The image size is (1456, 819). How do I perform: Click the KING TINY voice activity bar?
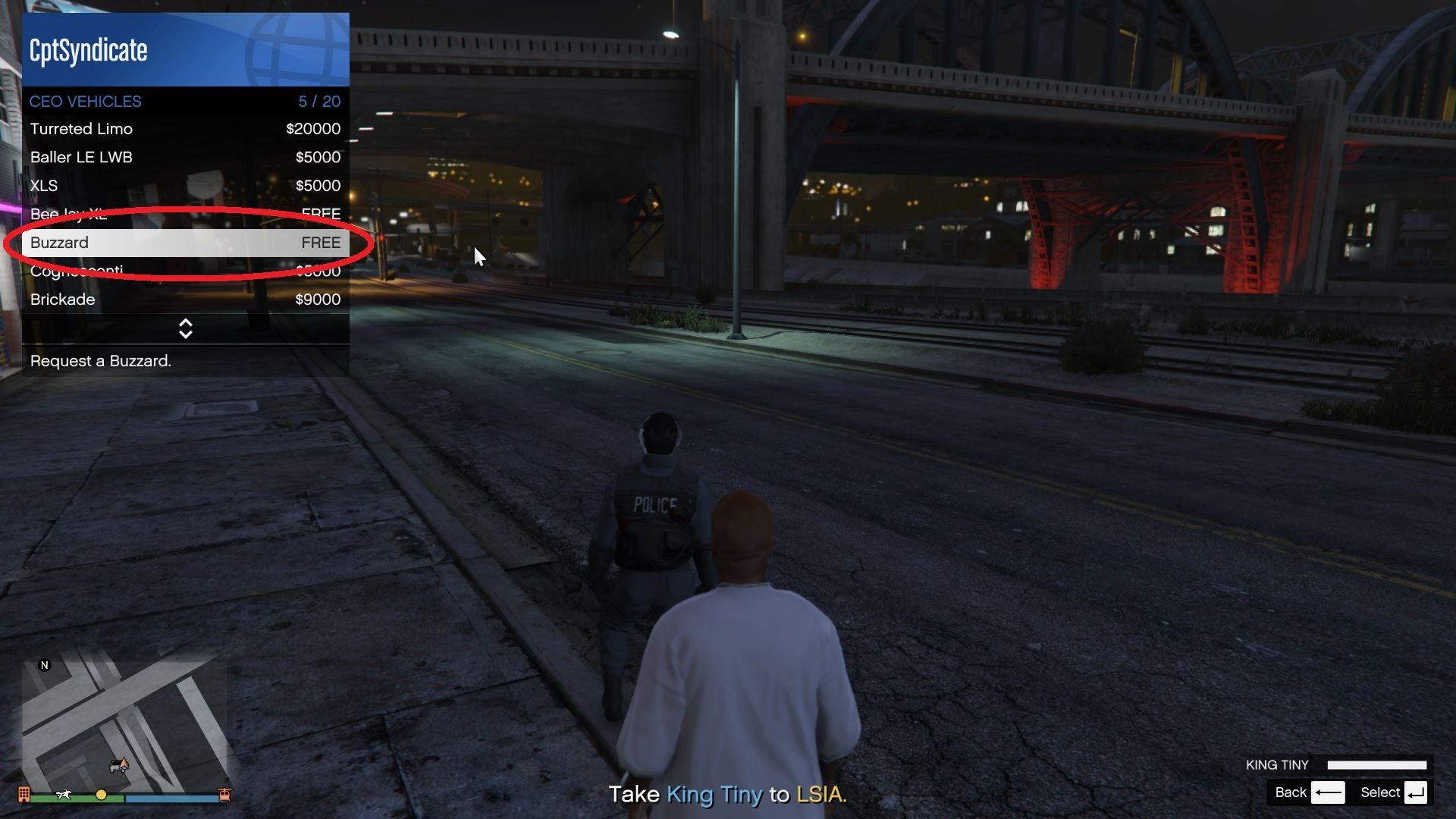point(1378,764)
